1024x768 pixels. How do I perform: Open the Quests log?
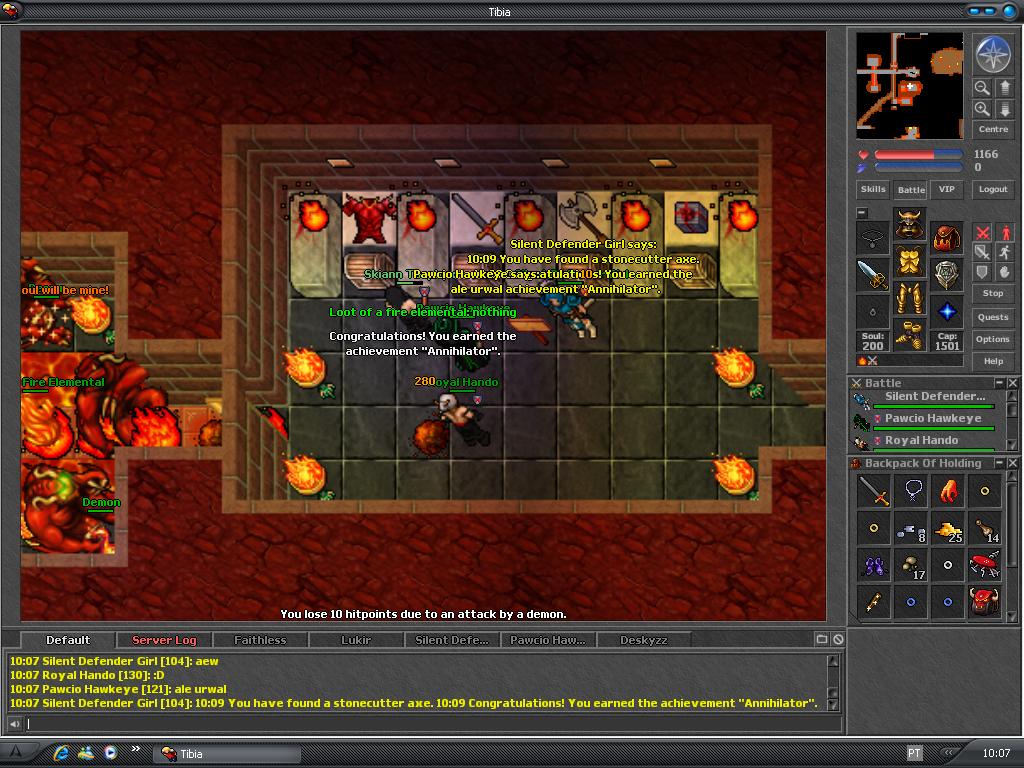coord(993,317)
